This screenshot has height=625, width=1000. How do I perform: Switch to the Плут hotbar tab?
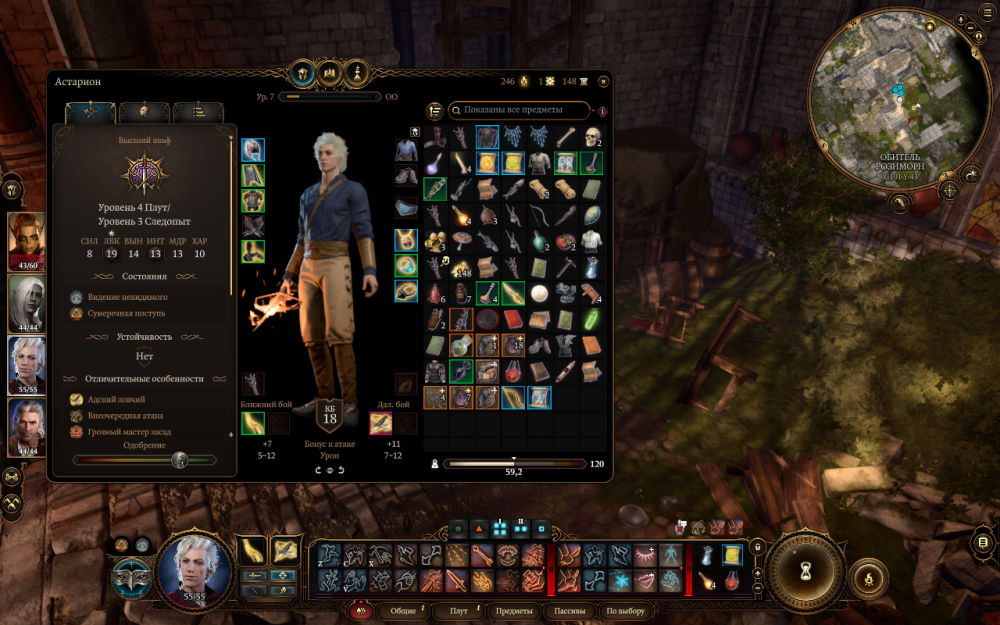(x=459, y=611)
